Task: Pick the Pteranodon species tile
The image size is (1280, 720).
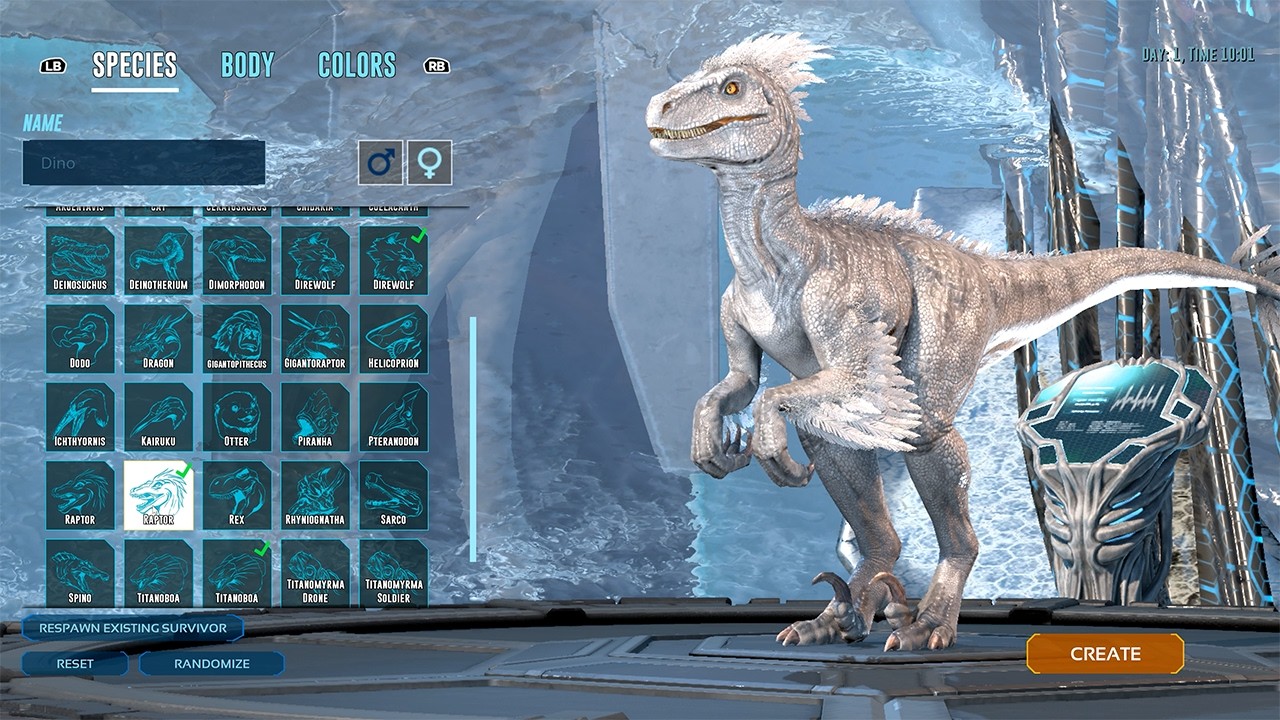Action: (394, 417)
